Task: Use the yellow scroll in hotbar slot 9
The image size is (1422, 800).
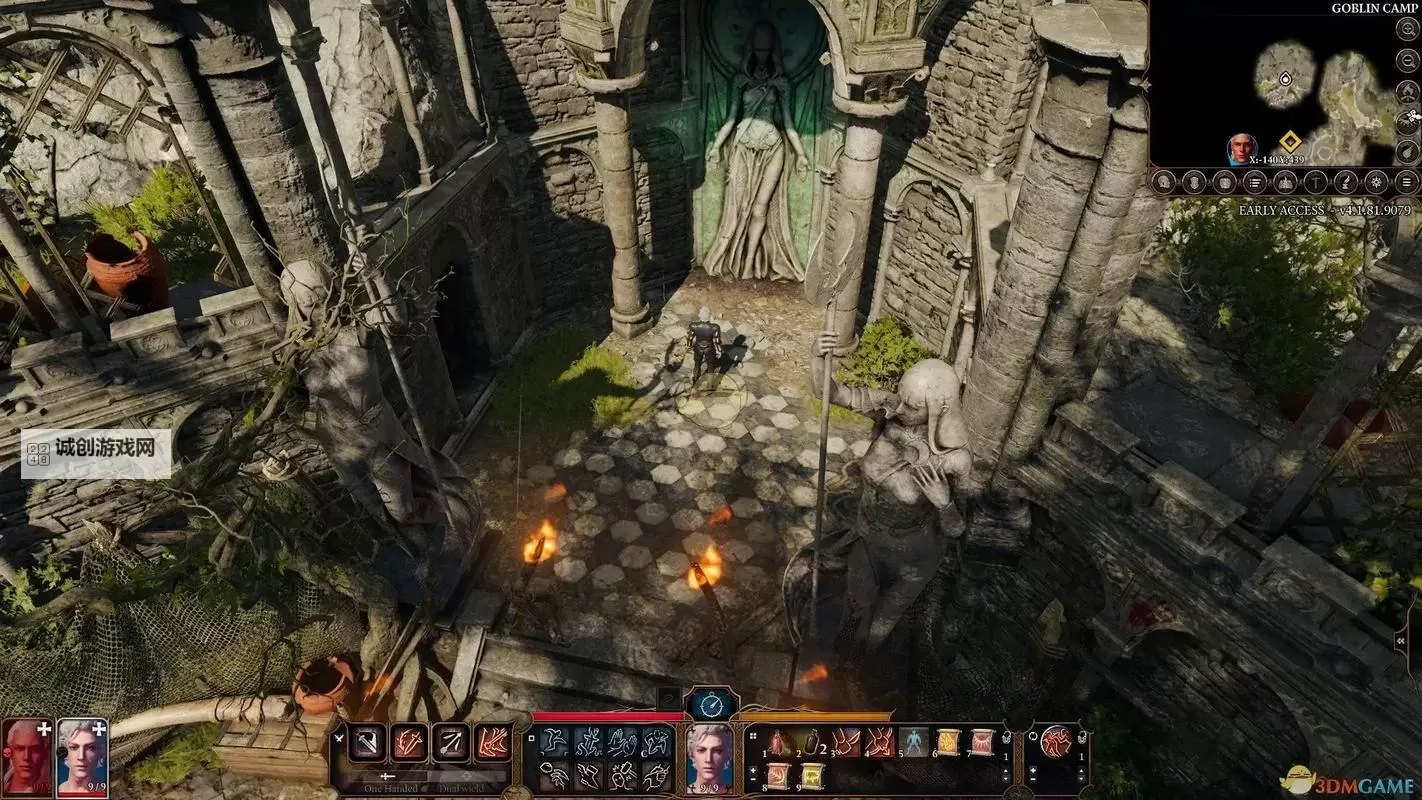Action: [811, 775]
